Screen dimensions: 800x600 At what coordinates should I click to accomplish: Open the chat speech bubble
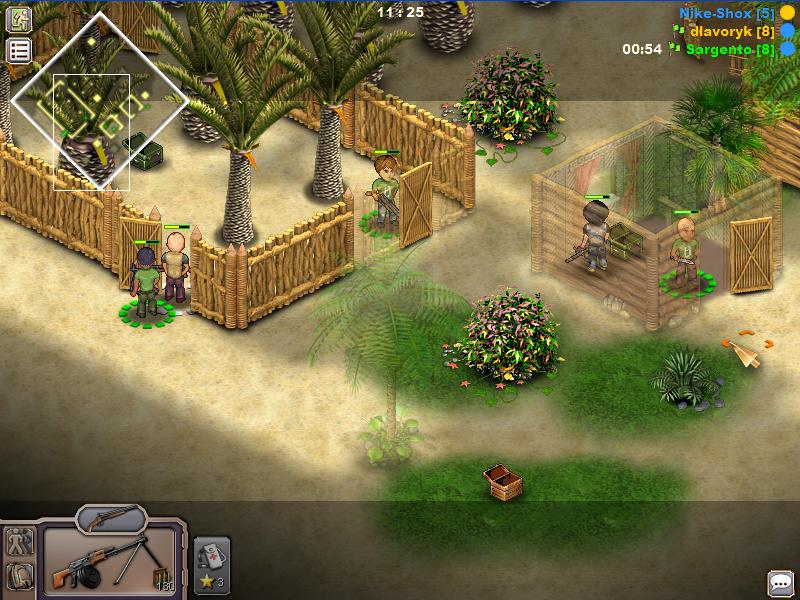pos(780,582)
